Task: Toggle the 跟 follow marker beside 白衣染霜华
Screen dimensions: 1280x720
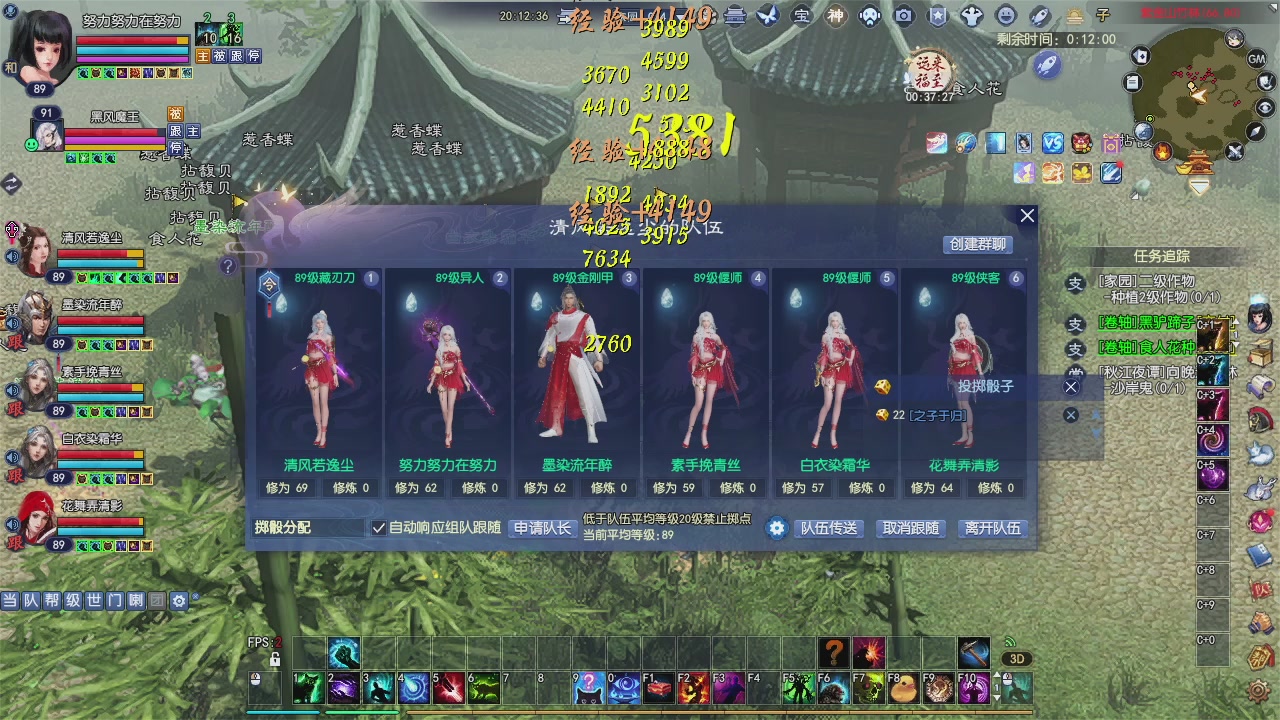Action: click(17, 474)
